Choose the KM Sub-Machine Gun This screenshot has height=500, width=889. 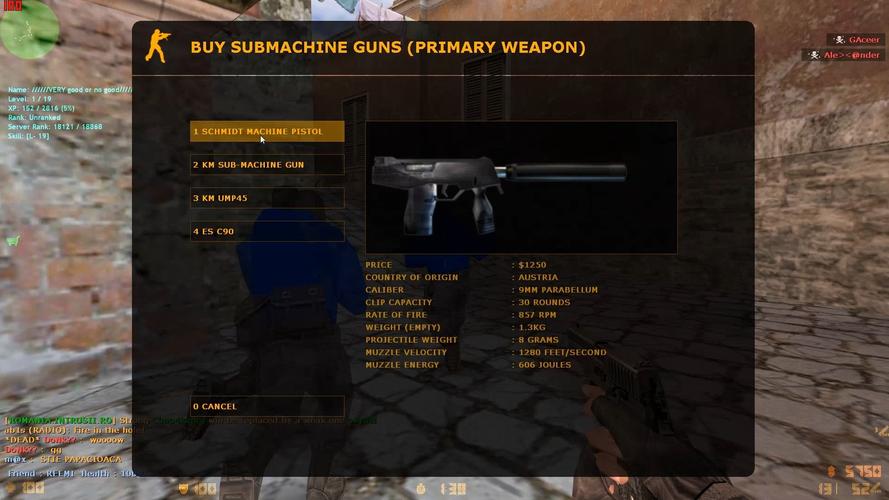click(x=267, y=165)
